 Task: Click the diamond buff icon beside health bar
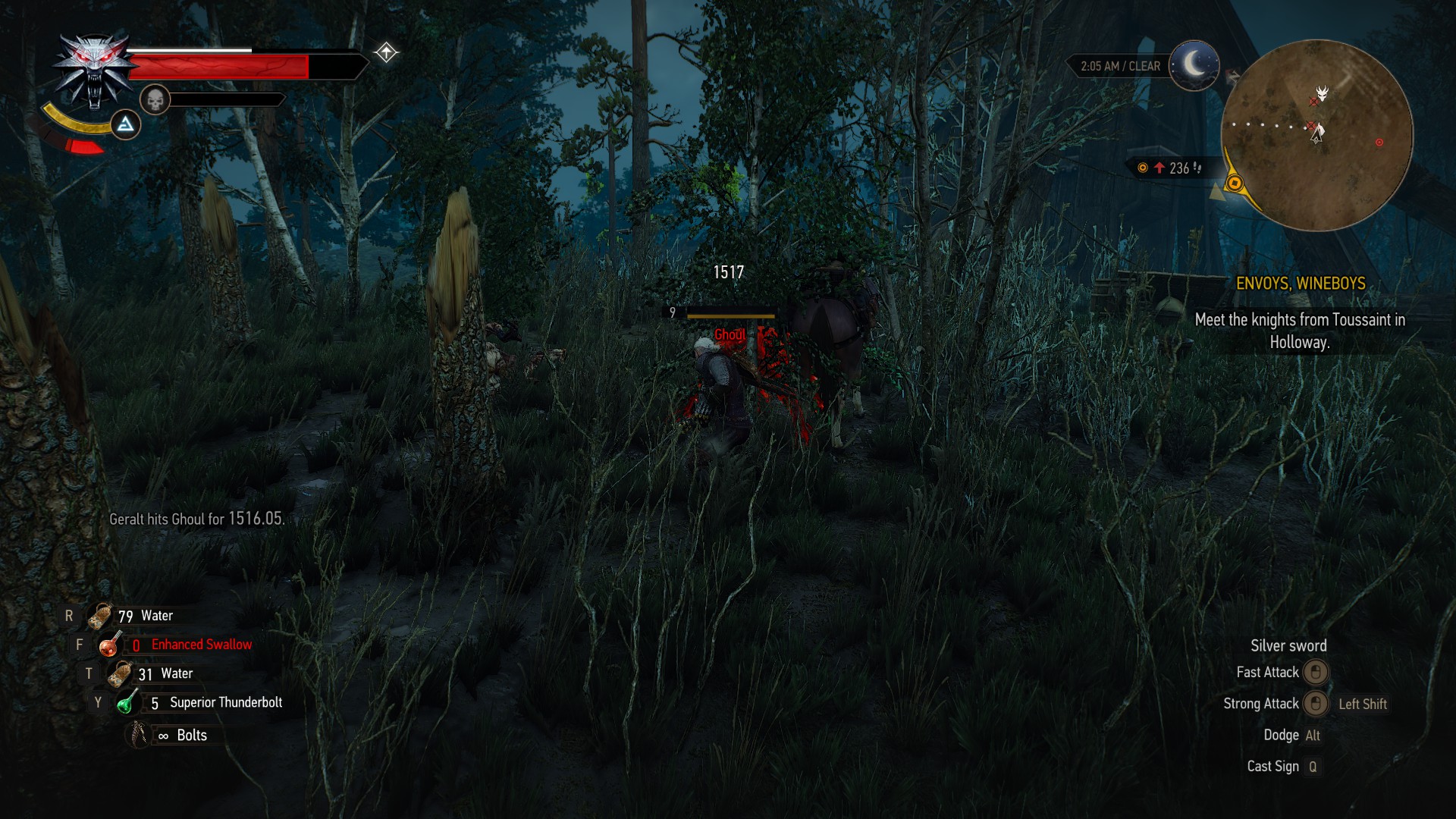(x=386, y=52)
